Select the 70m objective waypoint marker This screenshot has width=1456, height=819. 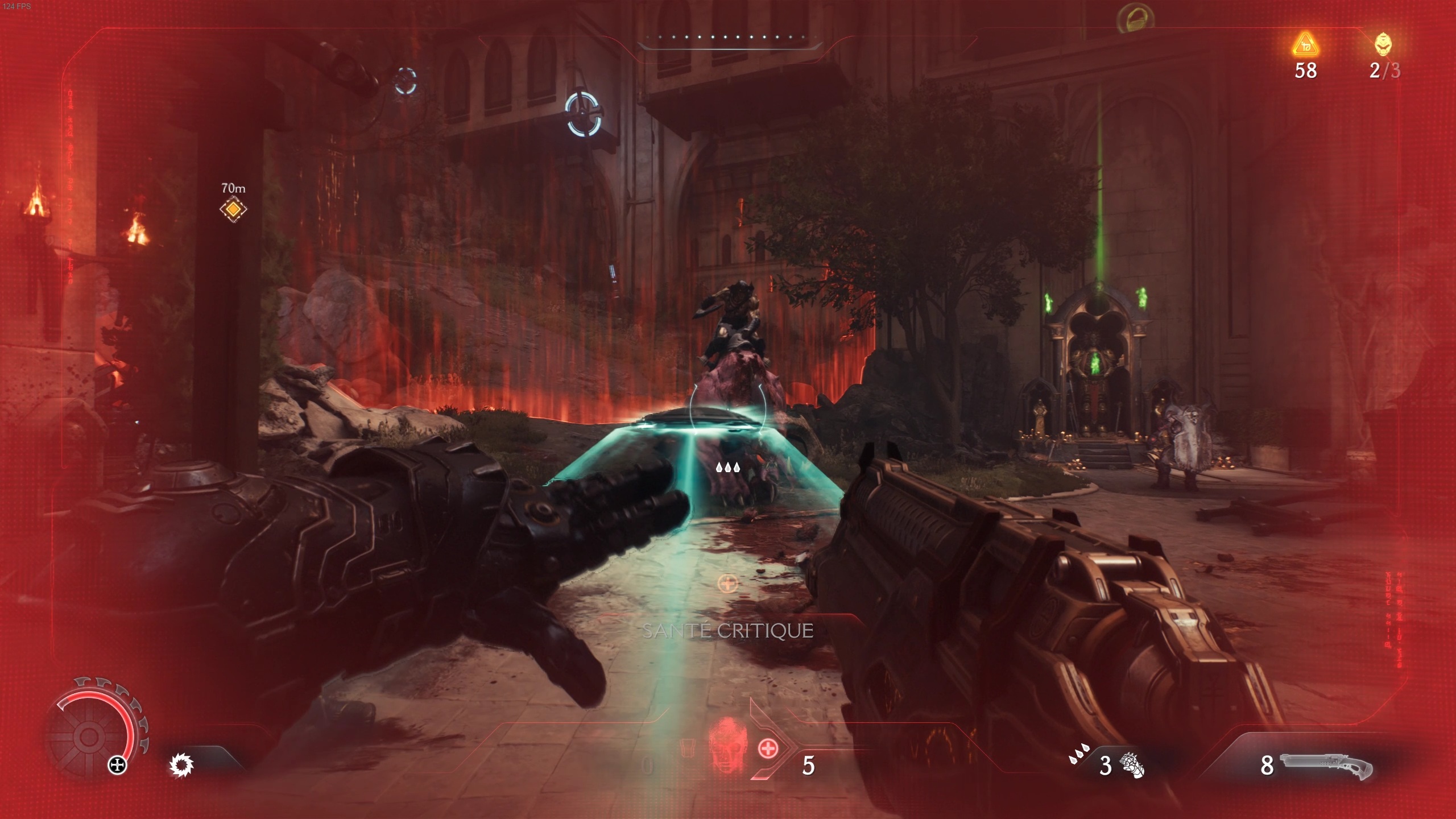tap(233, 209)
